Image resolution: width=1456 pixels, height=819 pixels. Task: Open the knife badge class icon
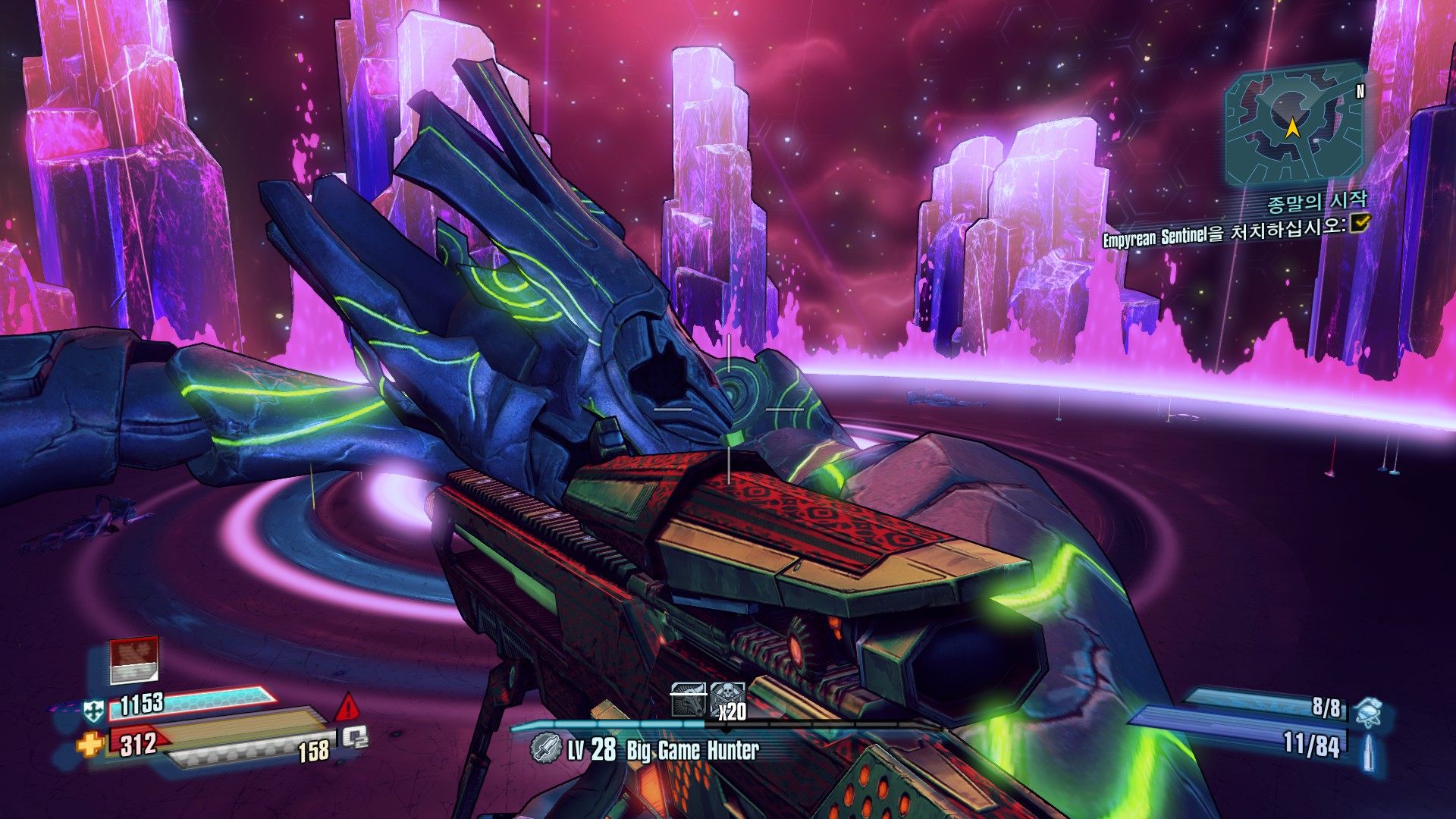click(x=545, y=748)
